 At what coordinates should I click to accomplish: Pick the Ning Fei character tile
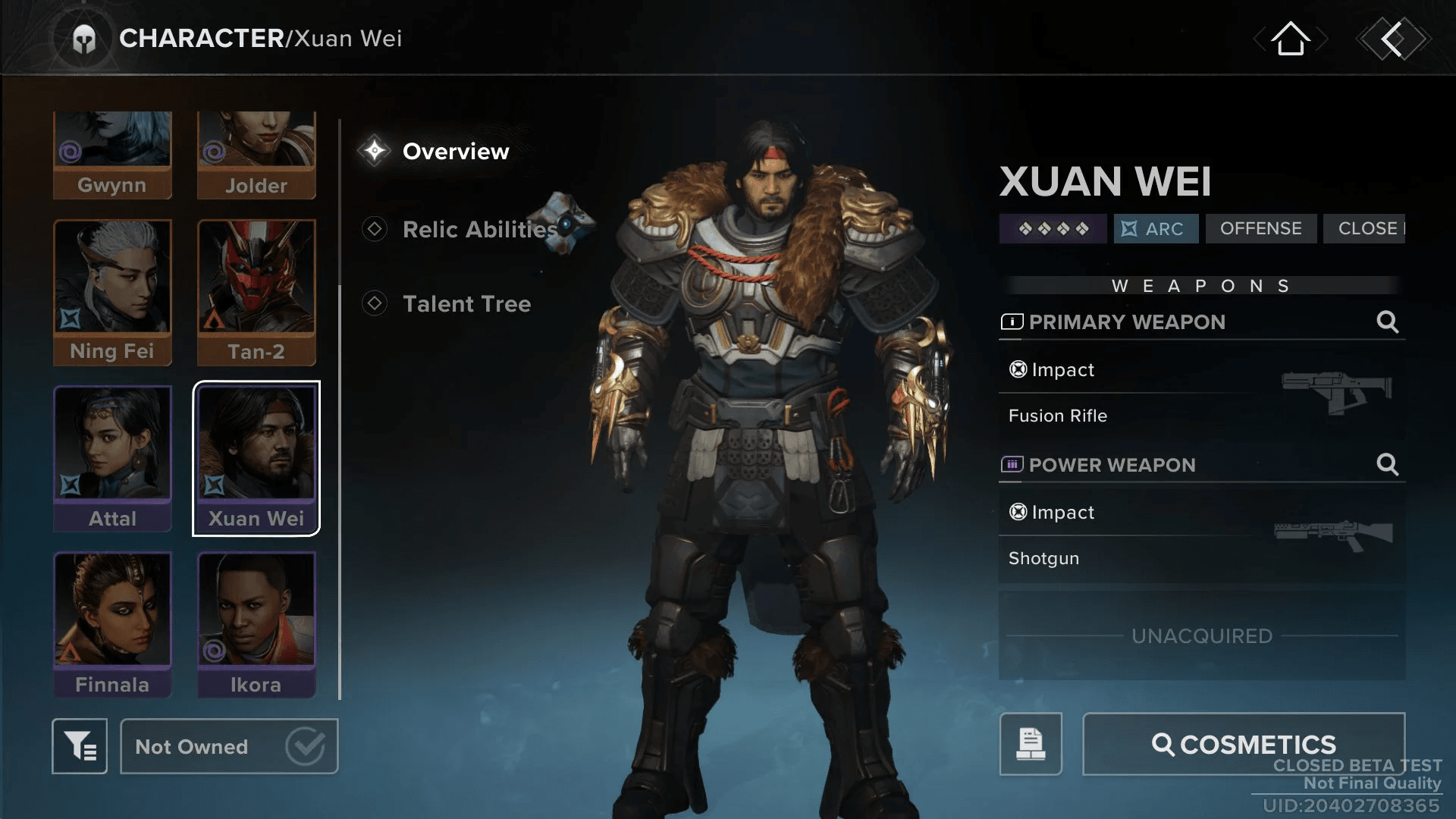click(112, 292)
